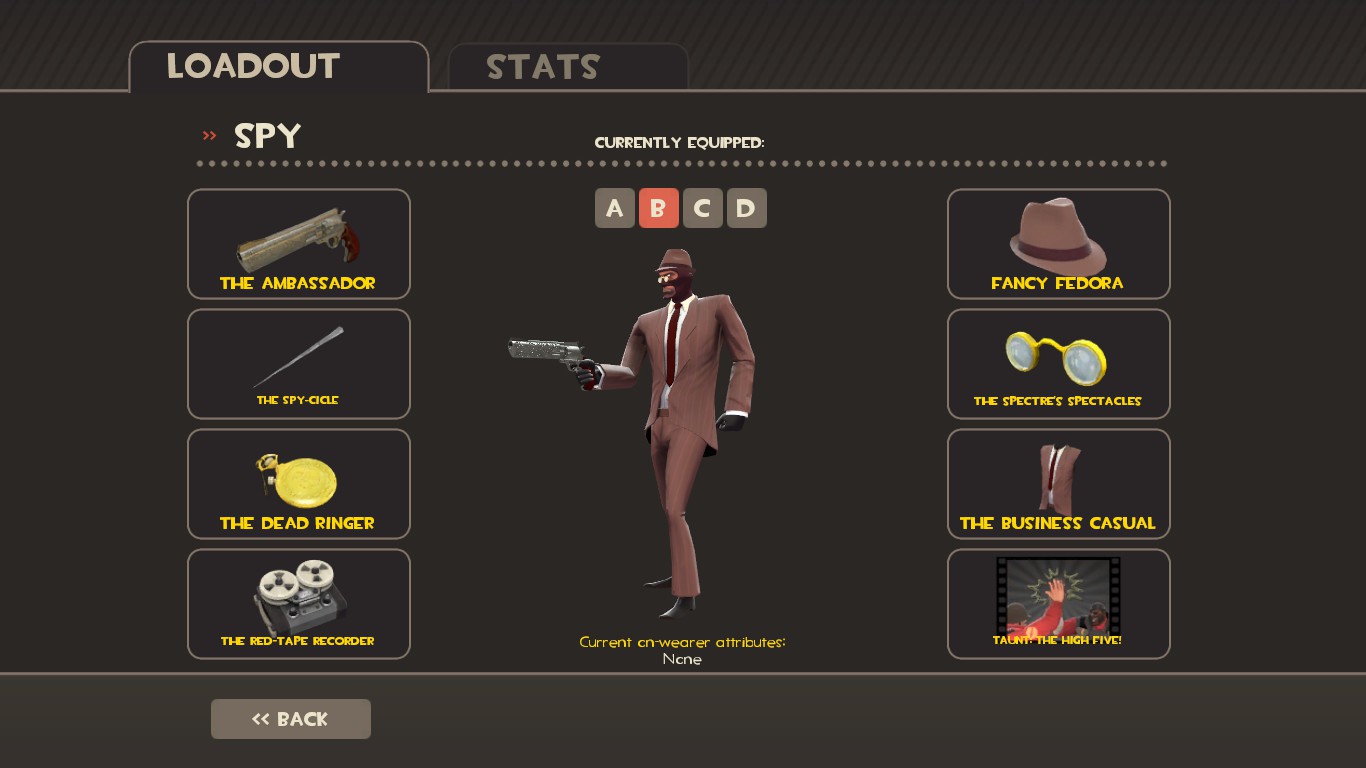Choose the High Five taunt slot
The image size is (1366, 768).
(1058, 604)
